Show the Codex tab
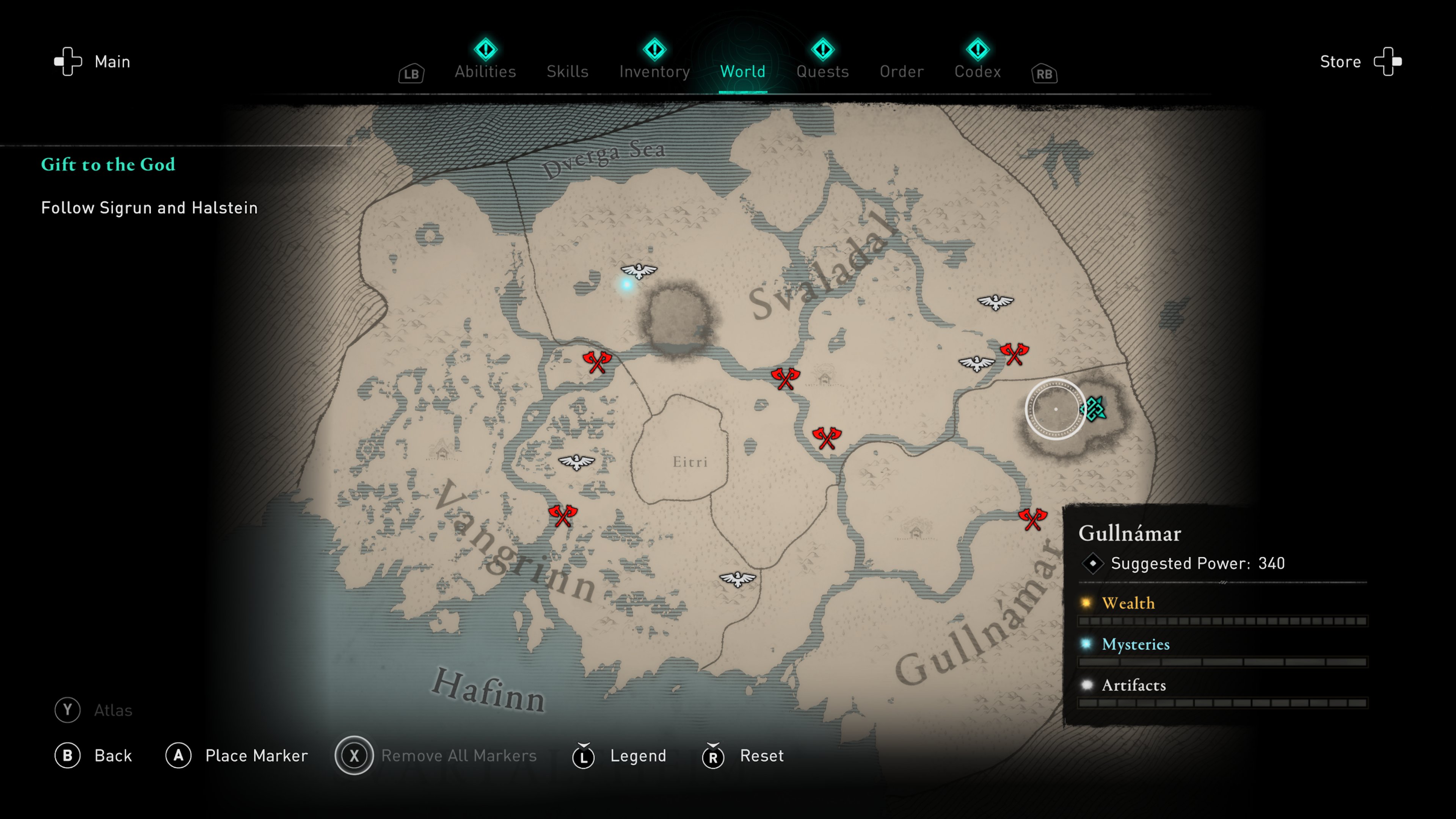Viewport: 1456px width, 819px height. (x=977, y=71)
